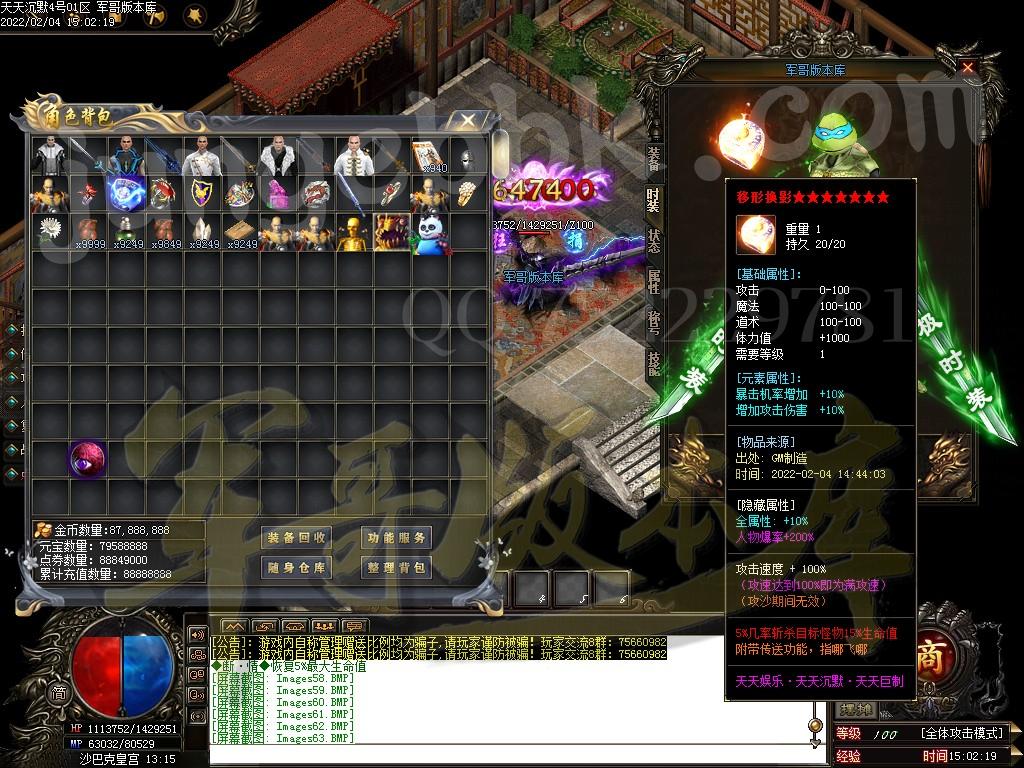The width and height of the screenshot is (1024, 768).
Task: Select the purple-and-gold shield badge item
Action: click(201, 194)
